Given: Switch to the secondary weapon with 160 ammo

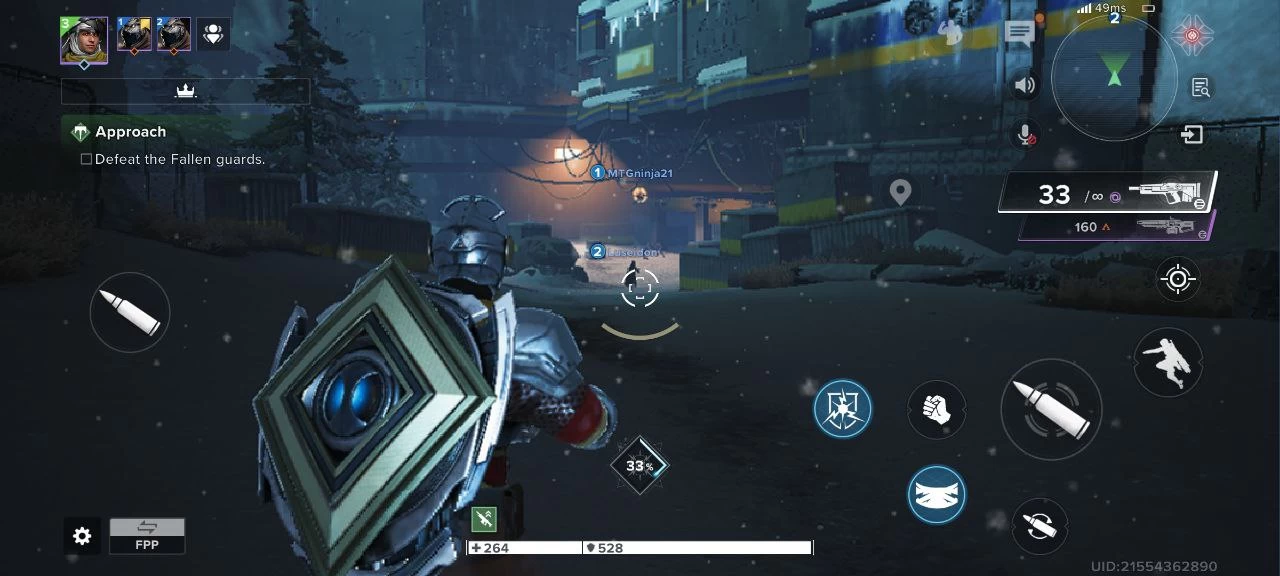Looking at the screenshot, I should pos(1118,227).
